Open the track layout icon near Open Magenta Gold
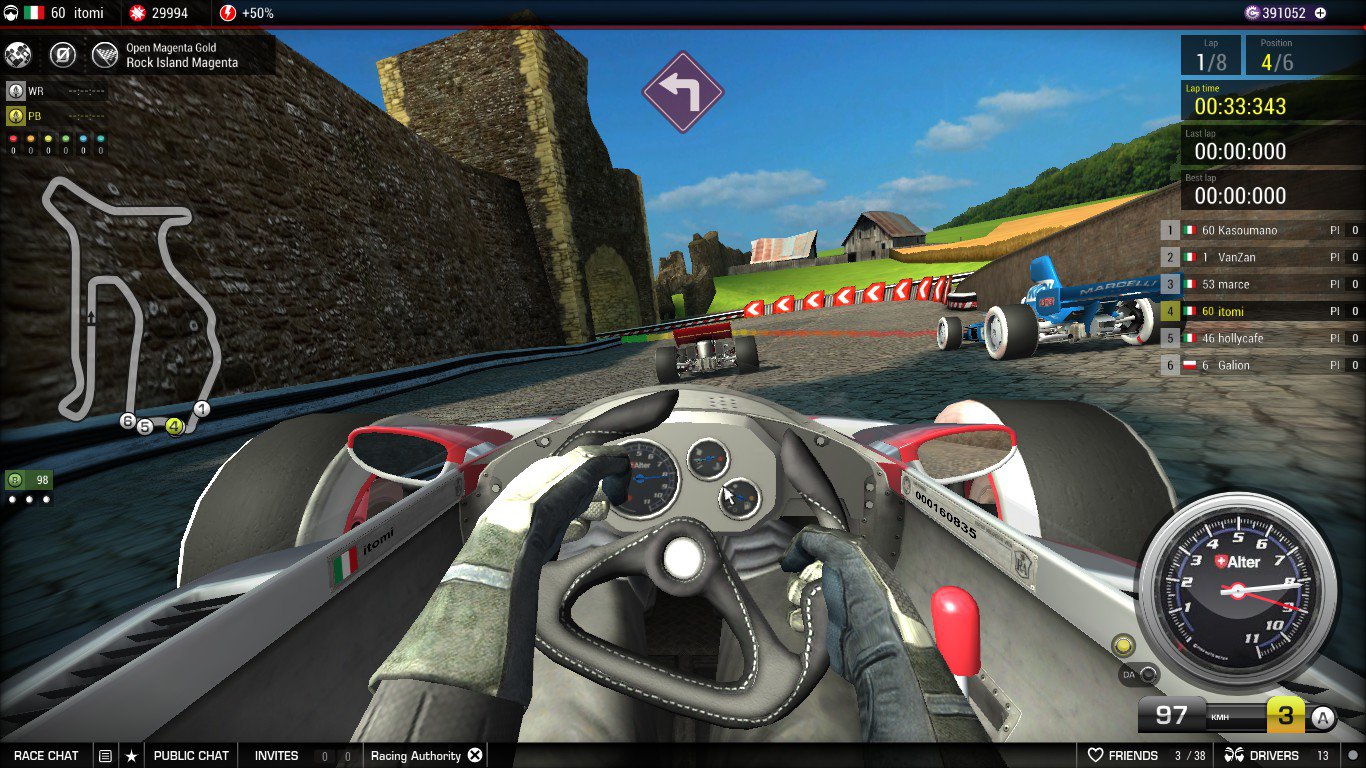 point(16,55)
